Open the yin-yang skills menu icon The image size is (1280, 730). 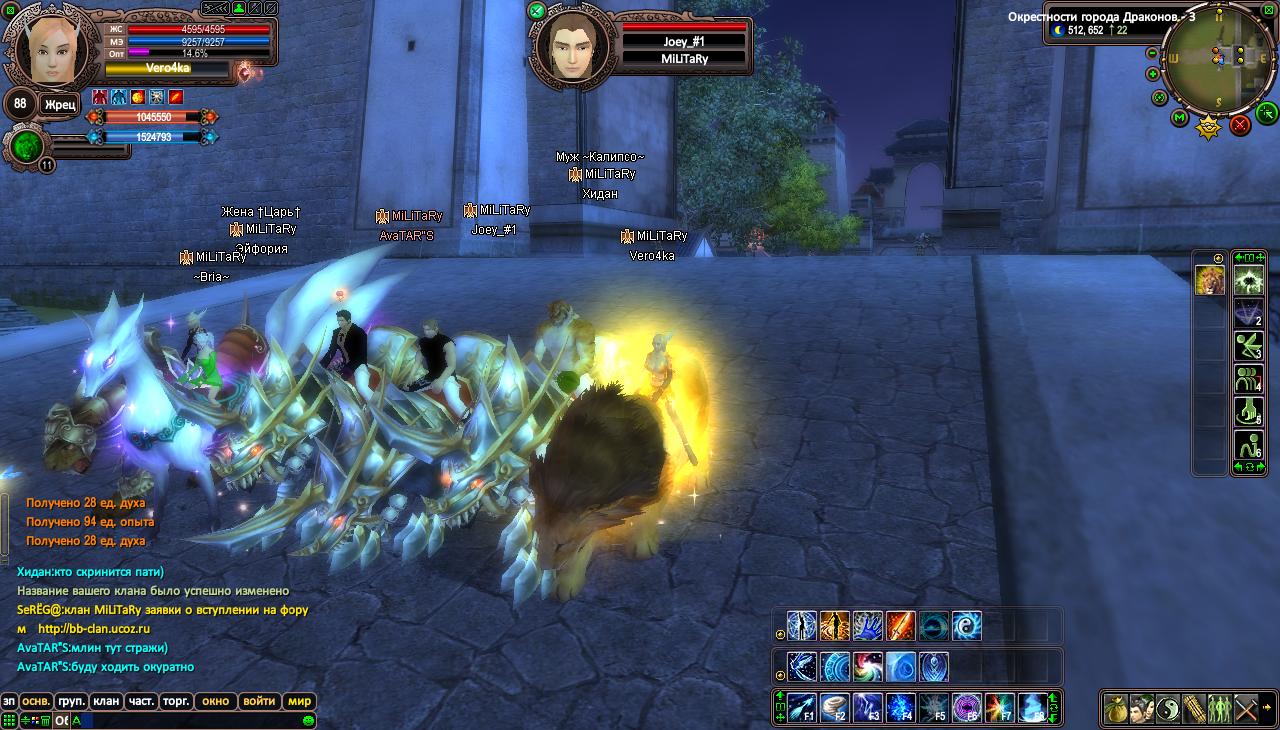click(x=1167, y=708)
